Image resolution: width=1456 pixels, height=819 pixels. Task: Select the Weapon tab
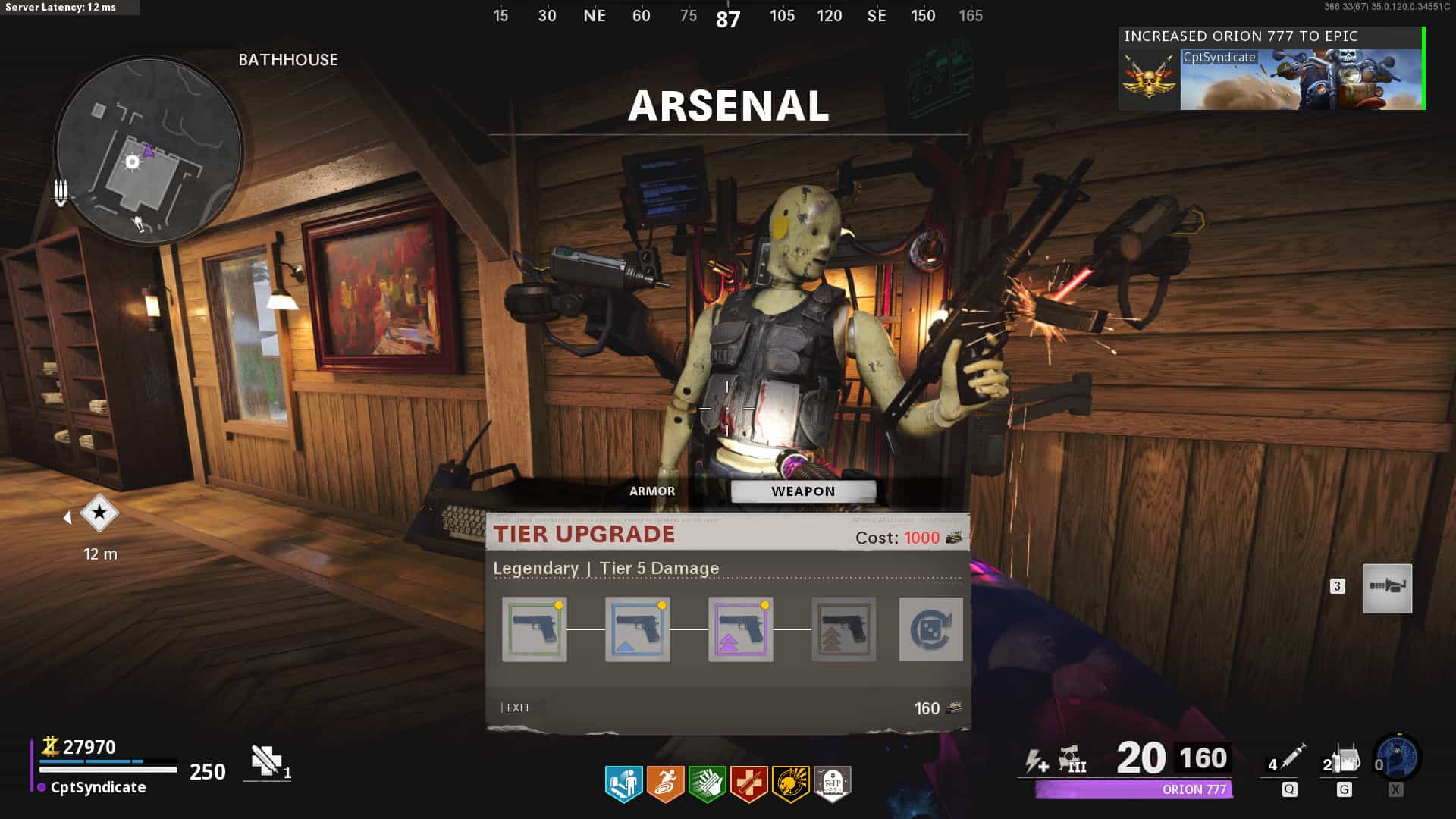pos(803,491)
